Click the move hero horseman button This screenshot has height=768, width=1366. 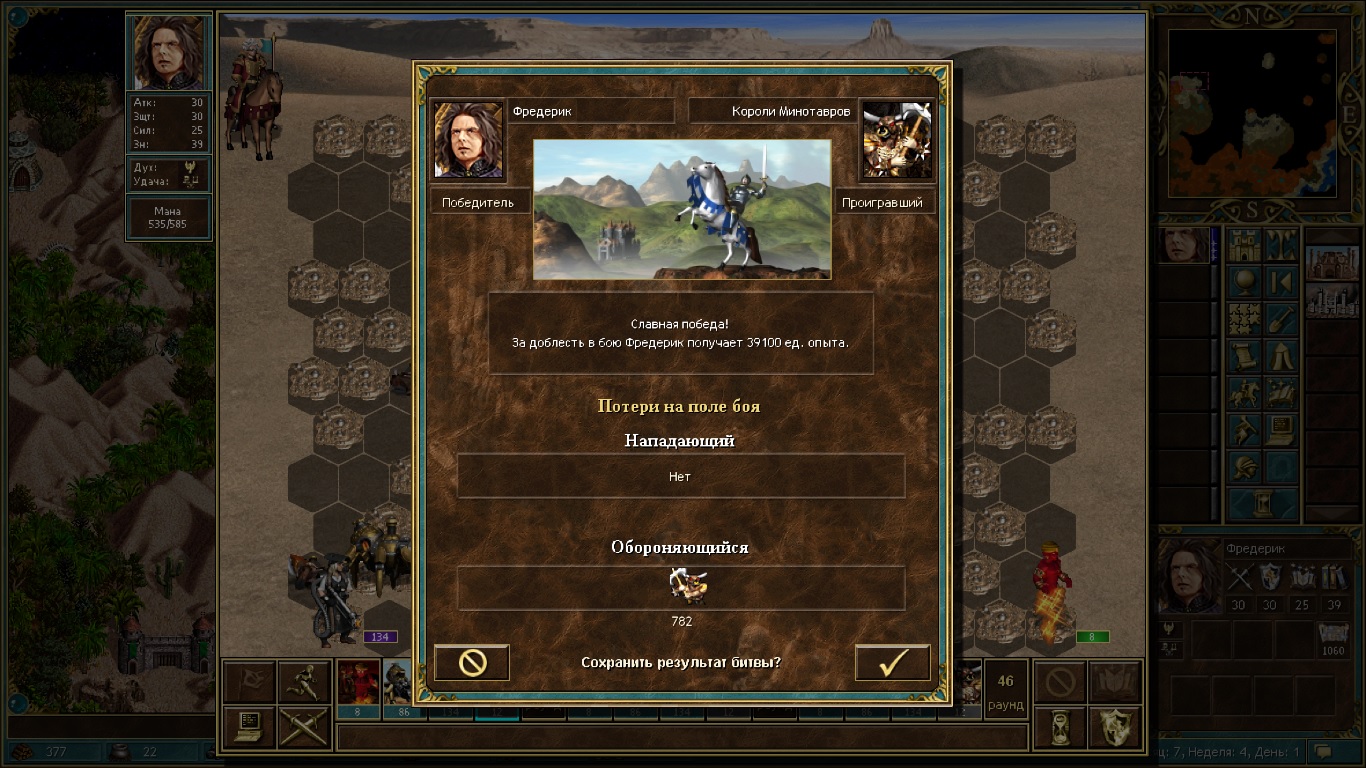(1244, 394)
